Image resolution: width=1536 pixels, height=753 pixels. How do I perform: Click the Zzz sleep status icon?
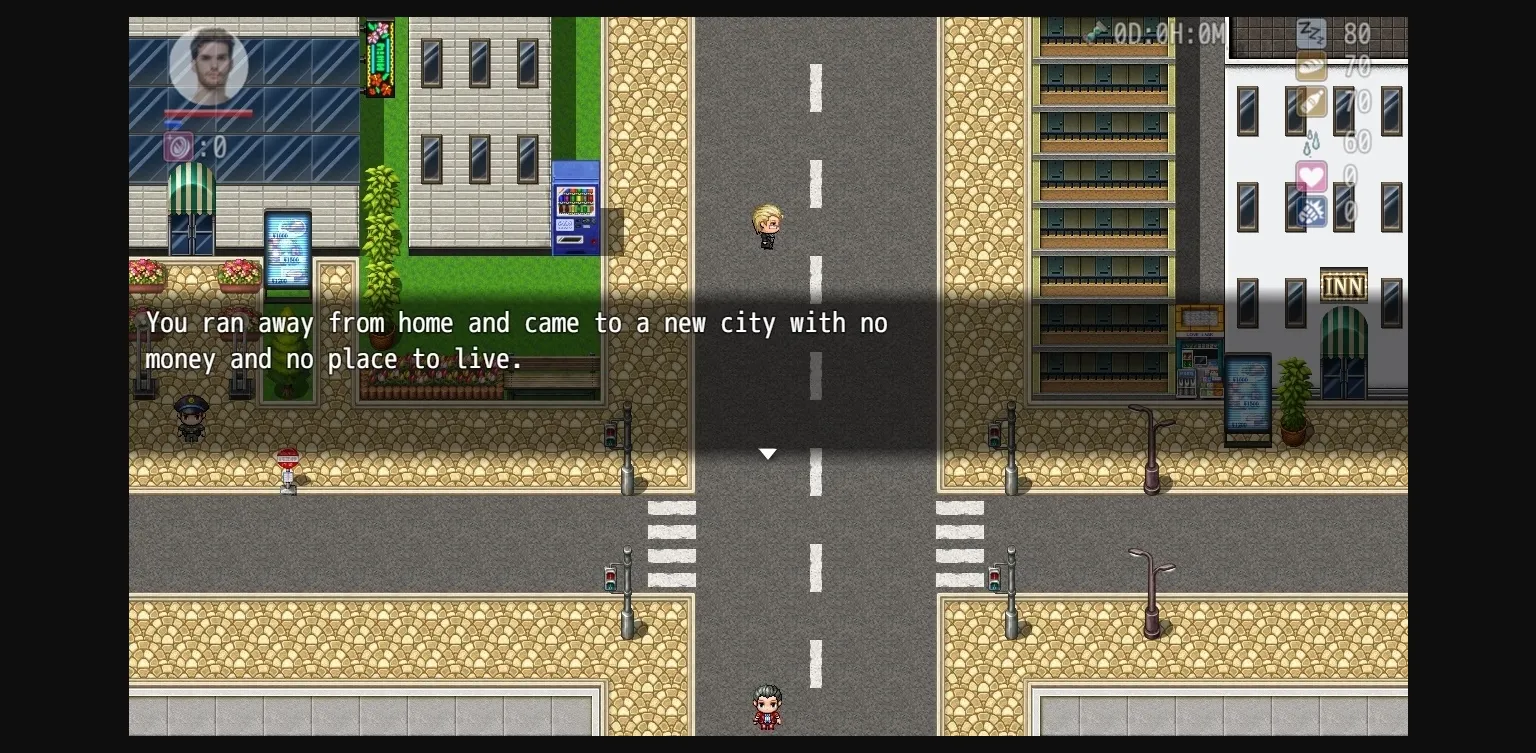point(1312,33)
